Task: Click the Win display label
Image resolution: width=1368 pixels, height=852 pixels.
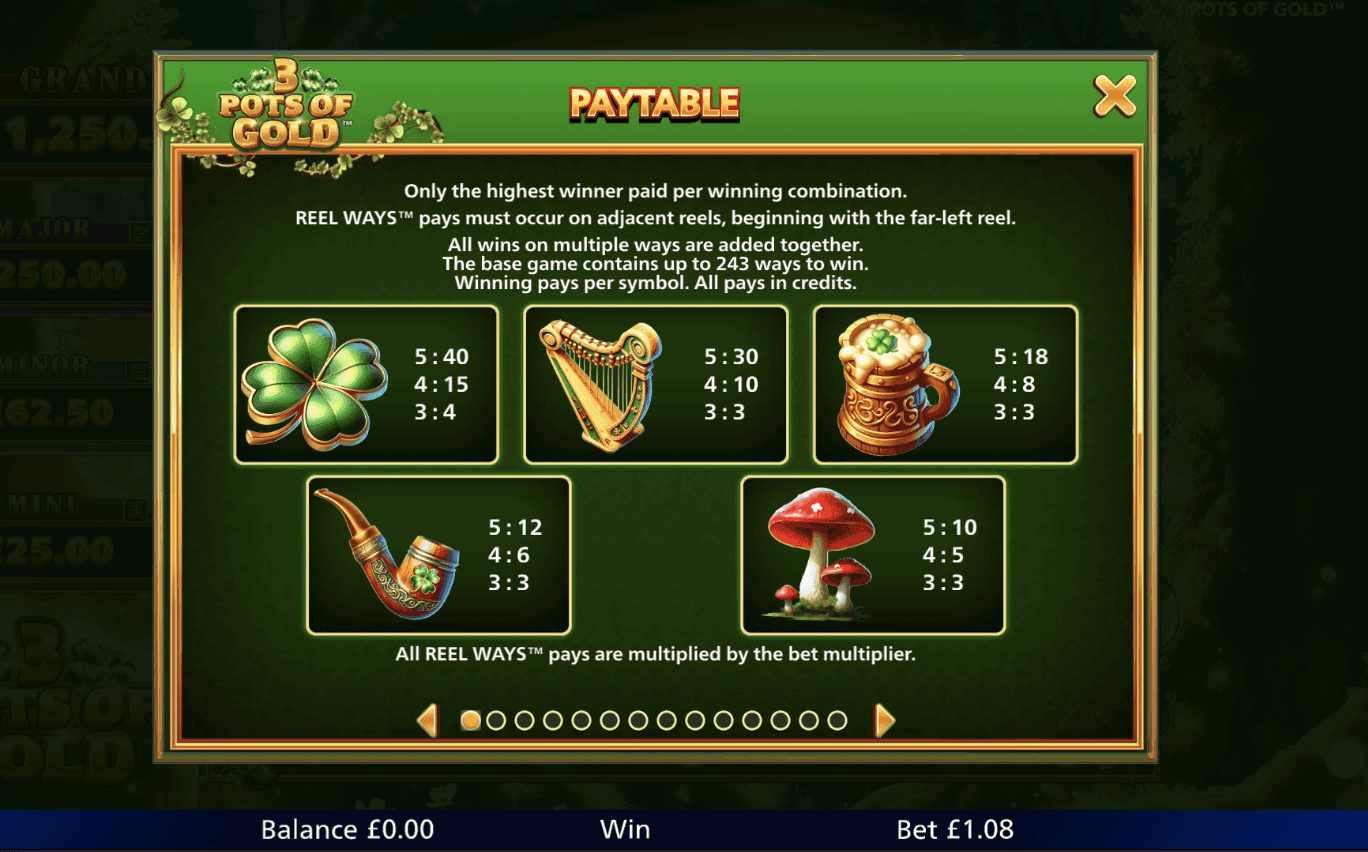Action: pyautogui.click(x=625, y=829)
